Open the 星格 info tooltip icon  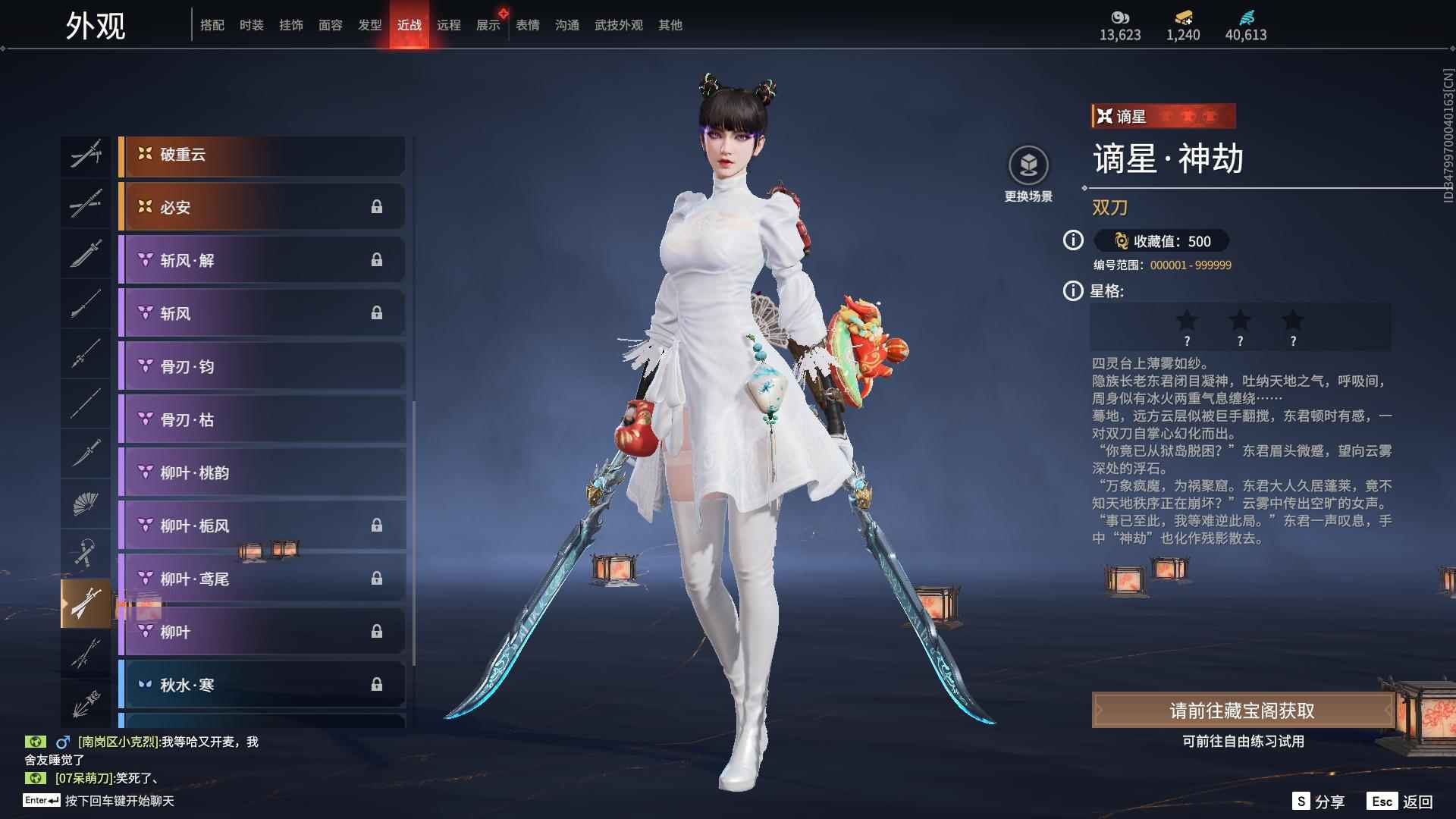click(x=1073, y=290)
